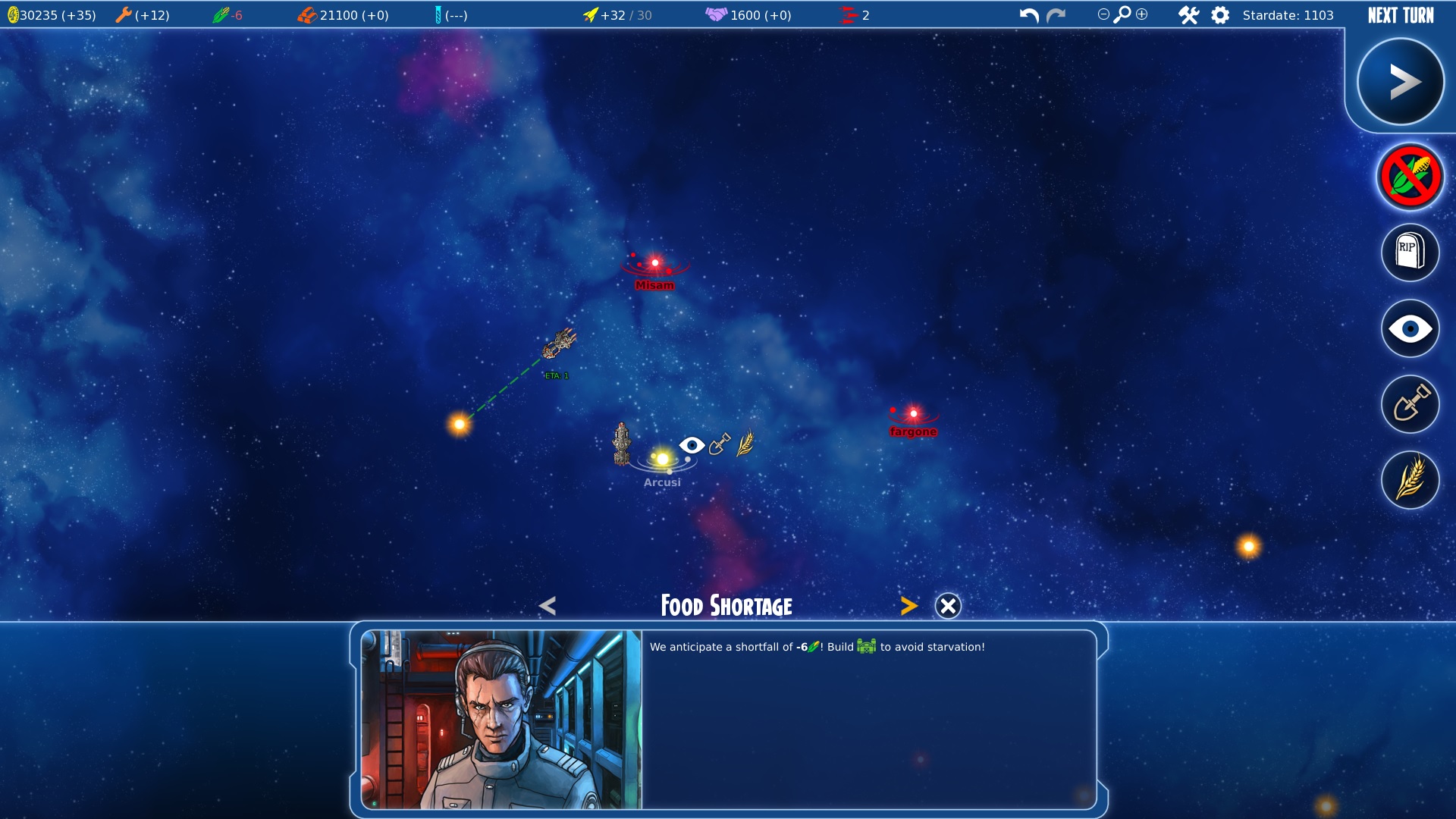Image resolution: width=1456 pixels, height=819 pixels.
Task: Zoom out the galaxy map
Action: pos(1103,14)
